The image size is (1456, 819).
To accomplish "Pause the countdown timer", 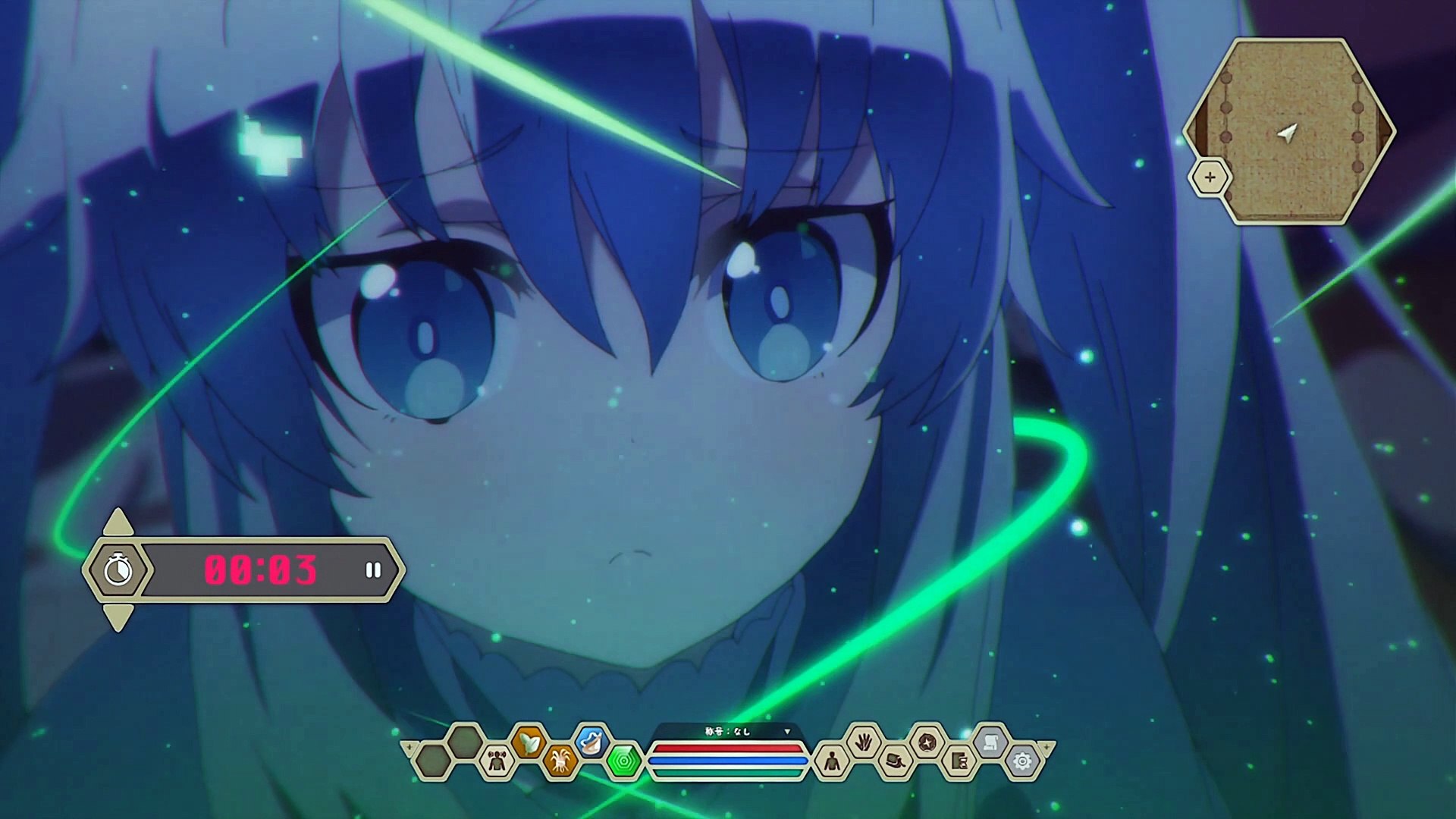I will pos(372,570).
